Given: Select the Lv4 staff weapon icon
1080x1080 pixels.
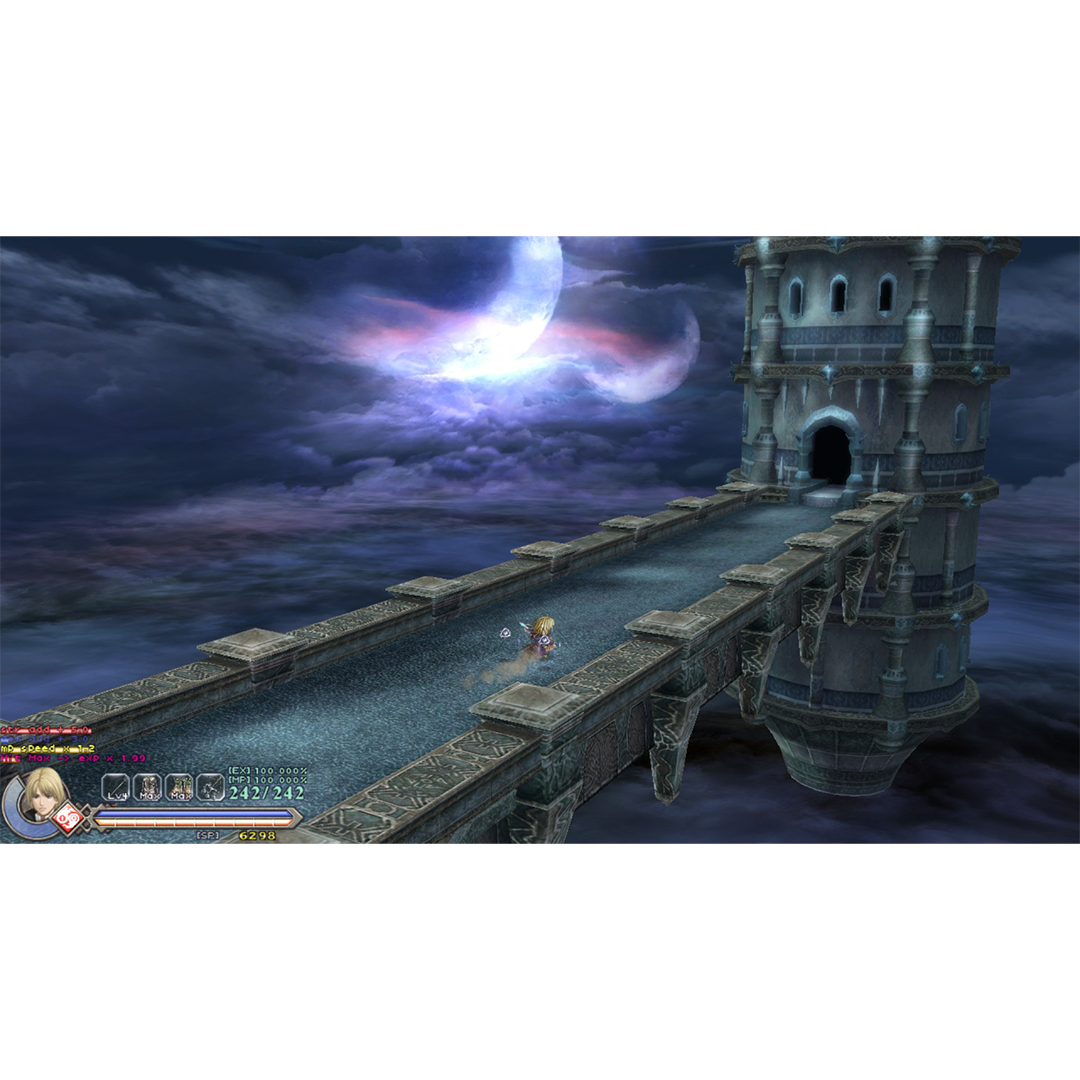Looking at the screenshot, I should coord(116,787).
